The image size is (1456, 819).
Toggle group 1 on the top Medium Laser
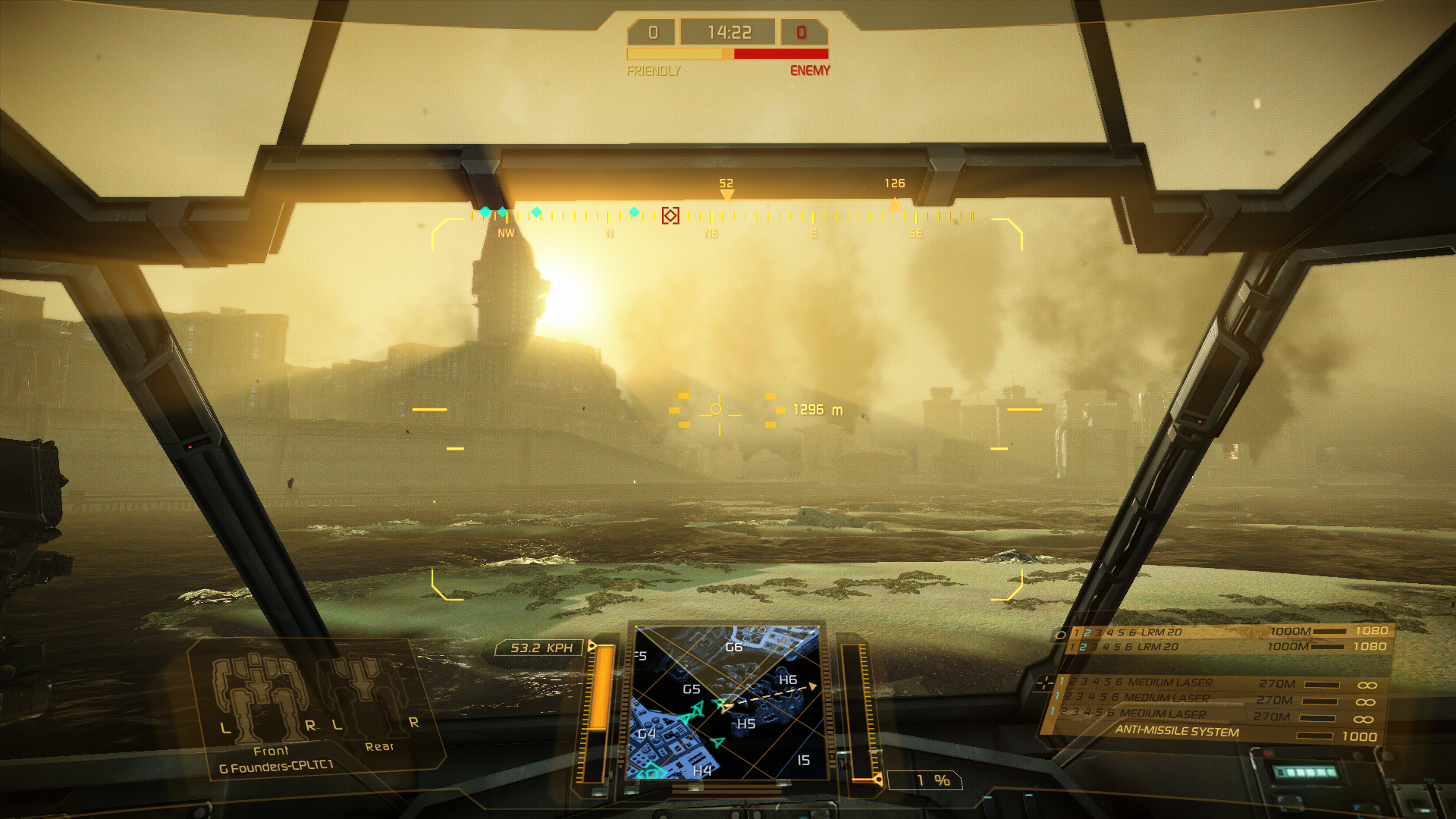[1062, 680]
